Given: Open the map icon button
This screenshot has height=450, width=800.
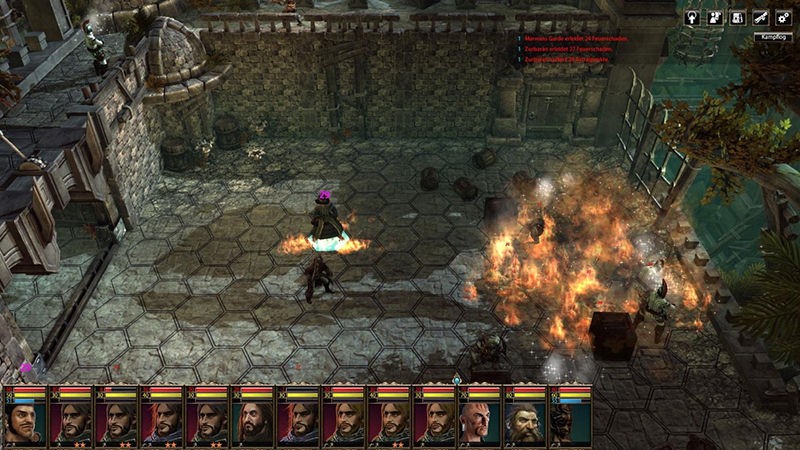Looking at the screenshot, I should click(x=737, y=18).
